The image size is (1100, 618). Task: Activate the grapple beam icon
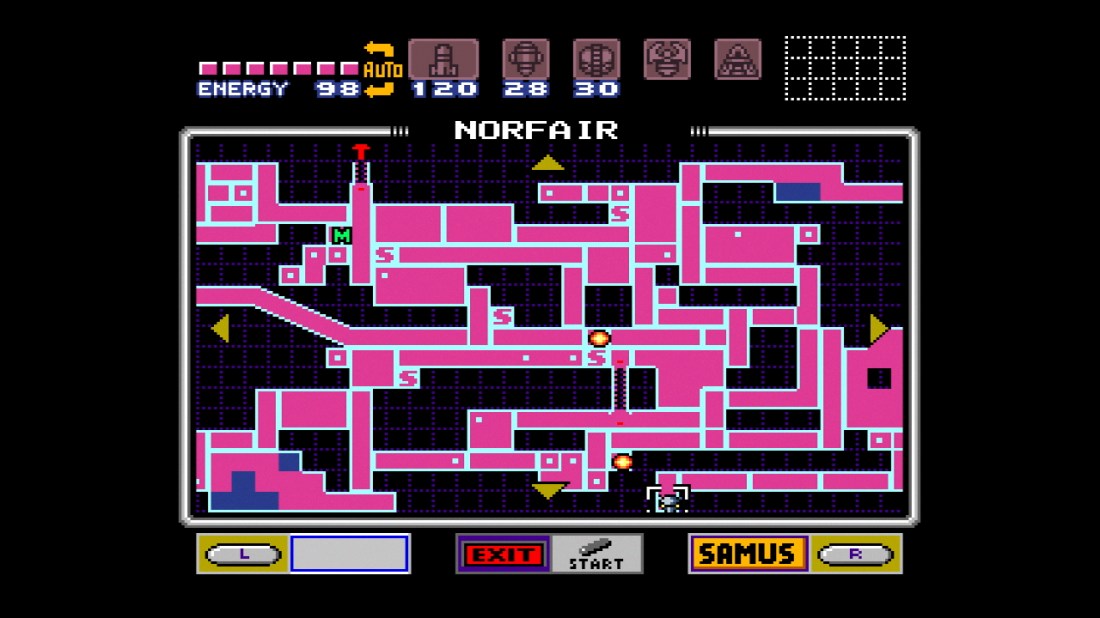tap(667, 60)
